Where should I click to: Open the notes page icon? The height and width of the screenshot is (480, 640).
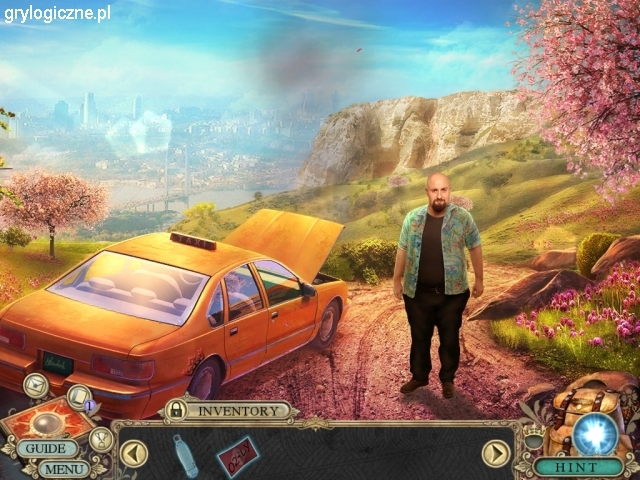[x=78, y=396]
